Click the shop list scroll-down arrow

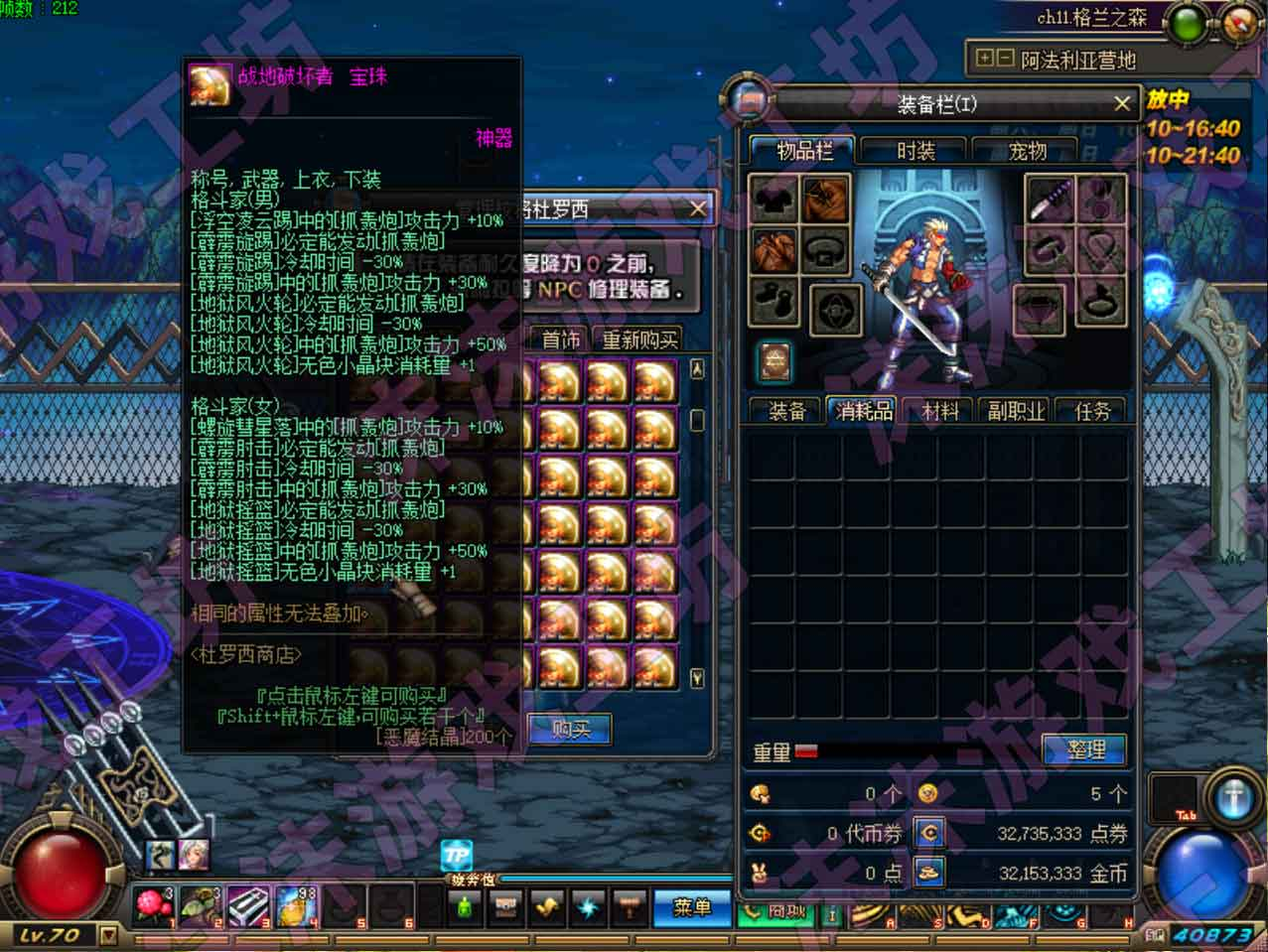697,678
